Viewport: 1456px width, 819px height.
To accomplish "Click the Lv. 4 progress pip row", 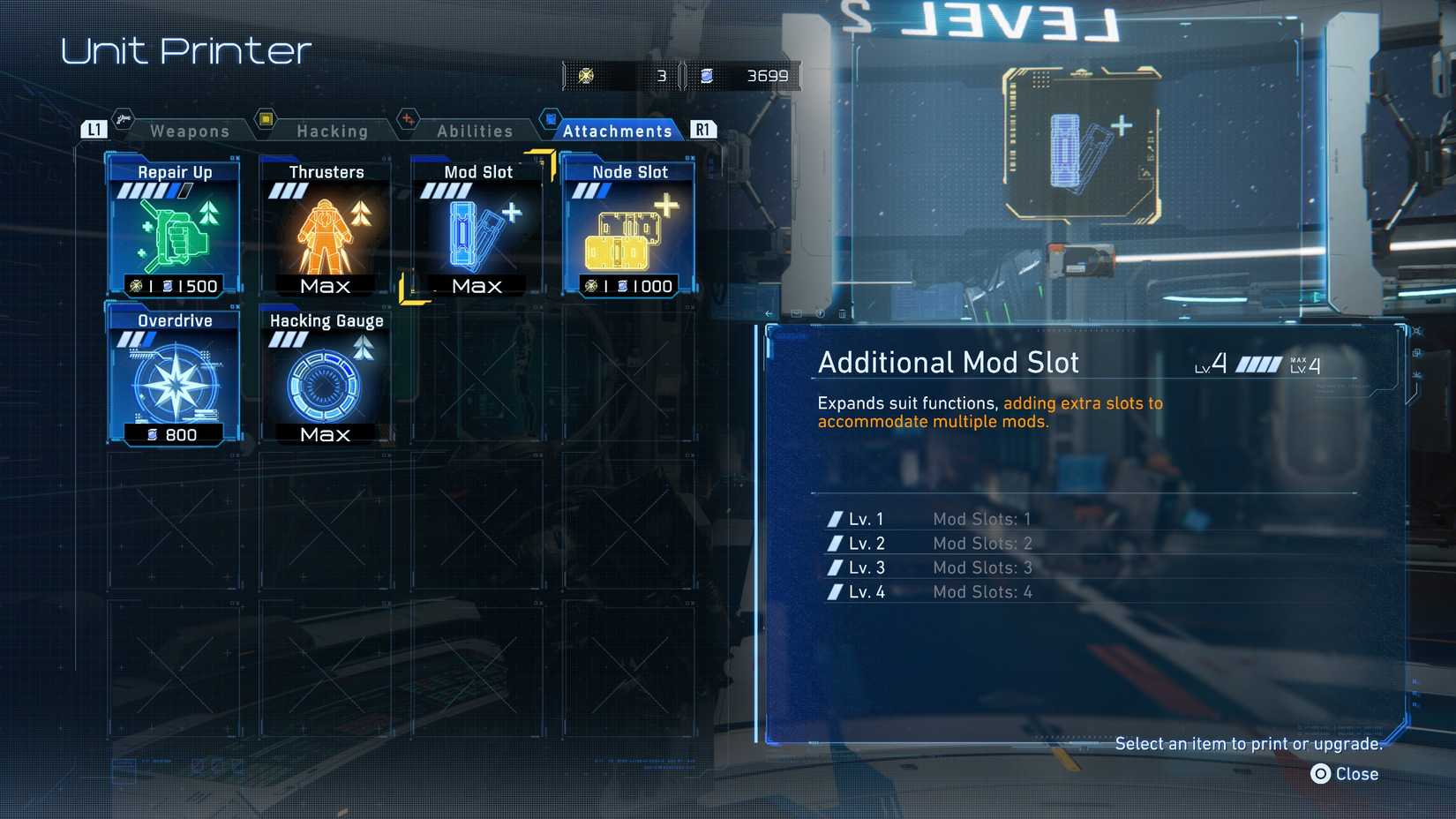I will click(x=834, y=592).
